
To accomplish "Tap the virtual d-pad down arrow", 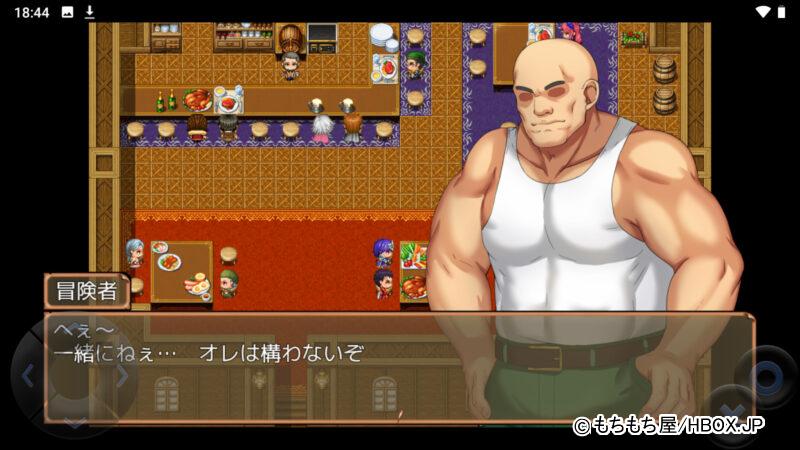I will coord(75,423).
